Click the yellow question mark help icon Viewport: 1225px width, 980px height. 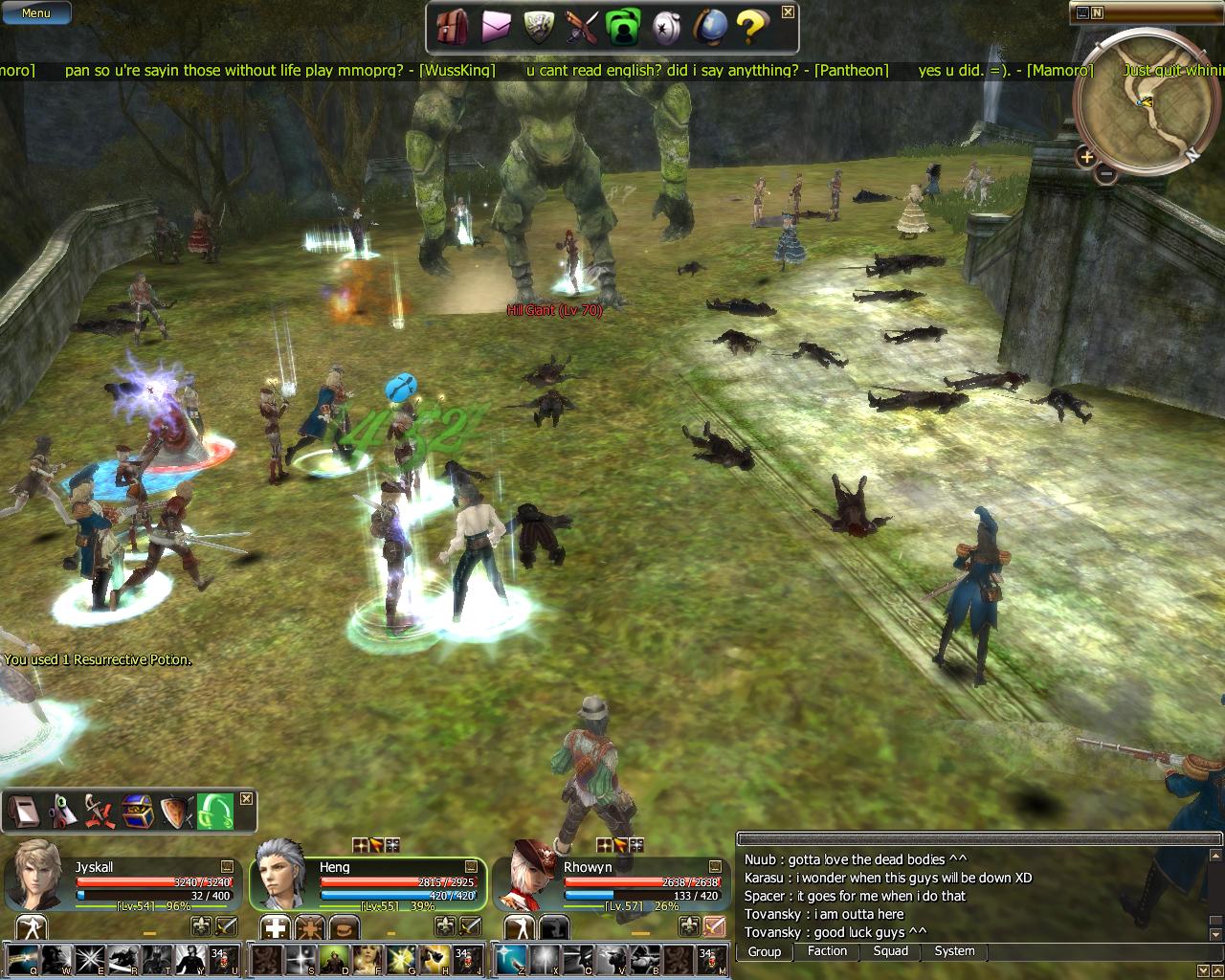click(750, 28)
